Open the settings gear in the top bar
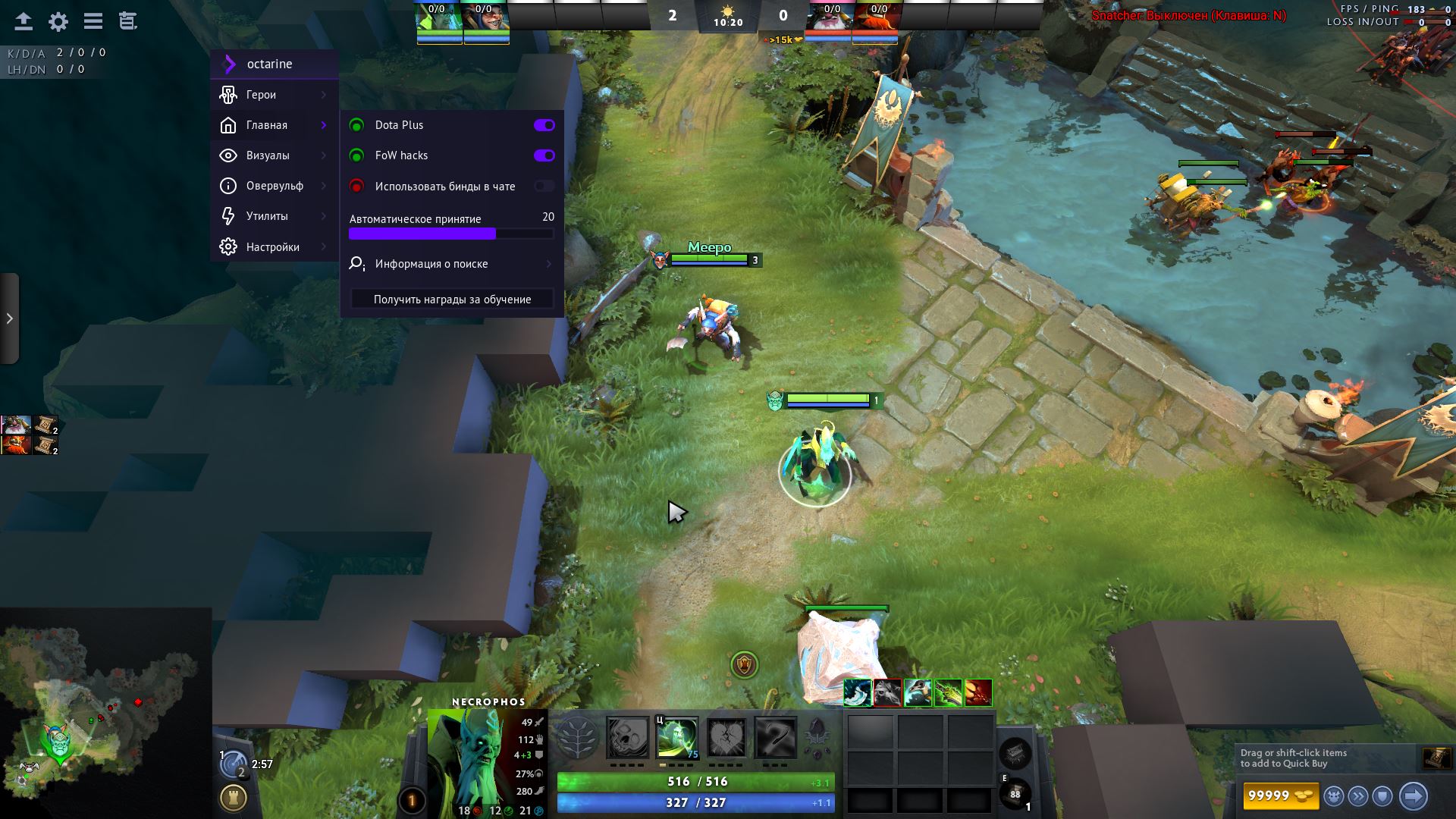 (x=58, y=21)
